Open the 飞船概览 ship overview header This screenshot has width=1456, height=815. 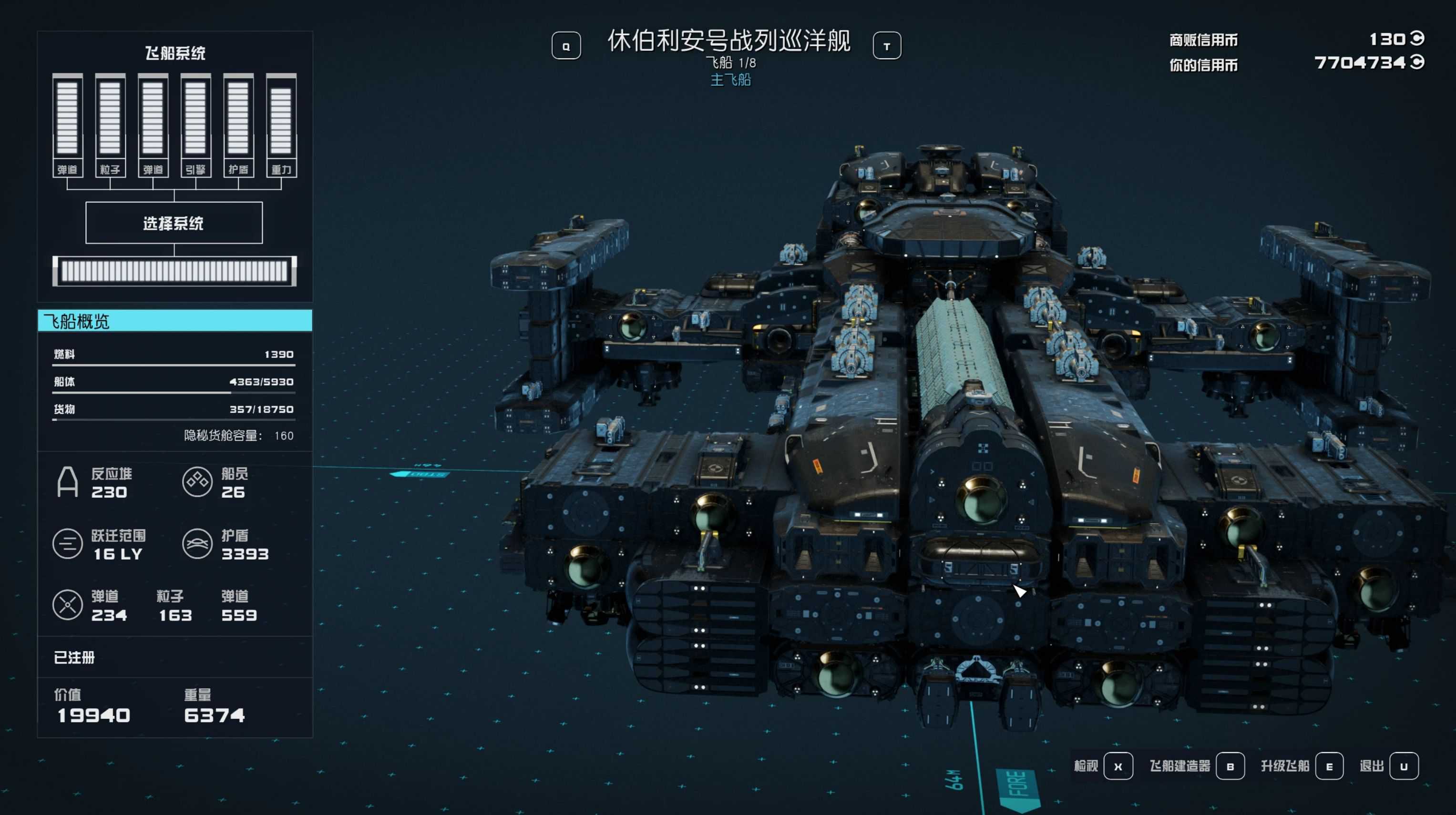174,320
